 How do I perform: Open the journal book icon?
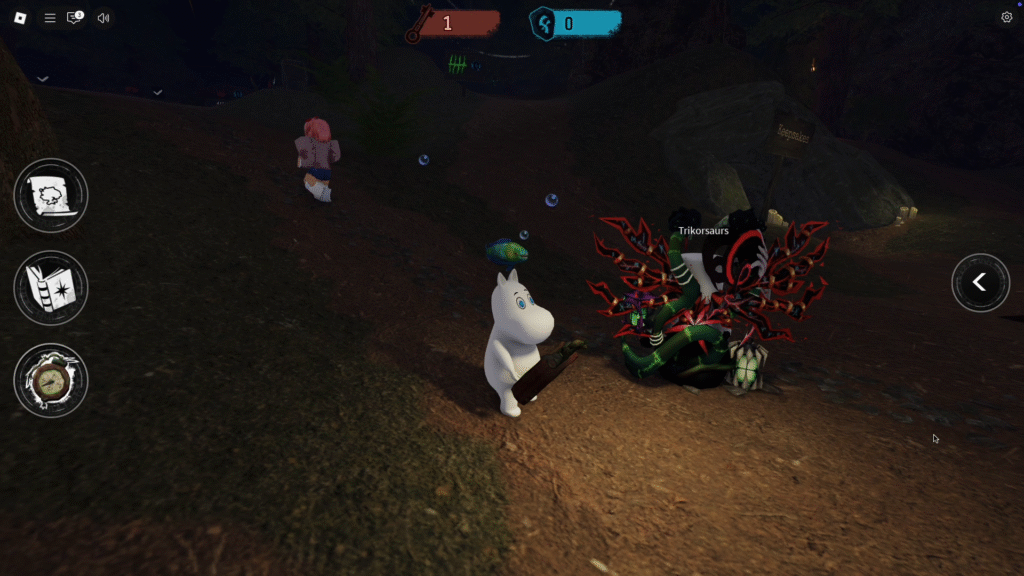(51, 288)
